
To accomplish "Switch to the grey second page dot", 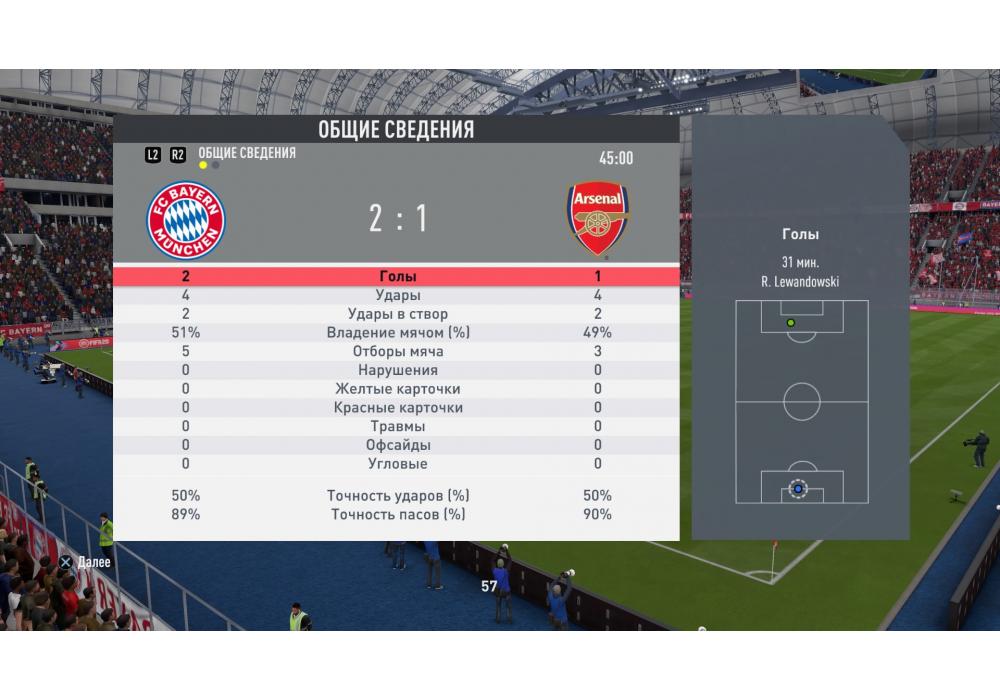I will point(216,165).
